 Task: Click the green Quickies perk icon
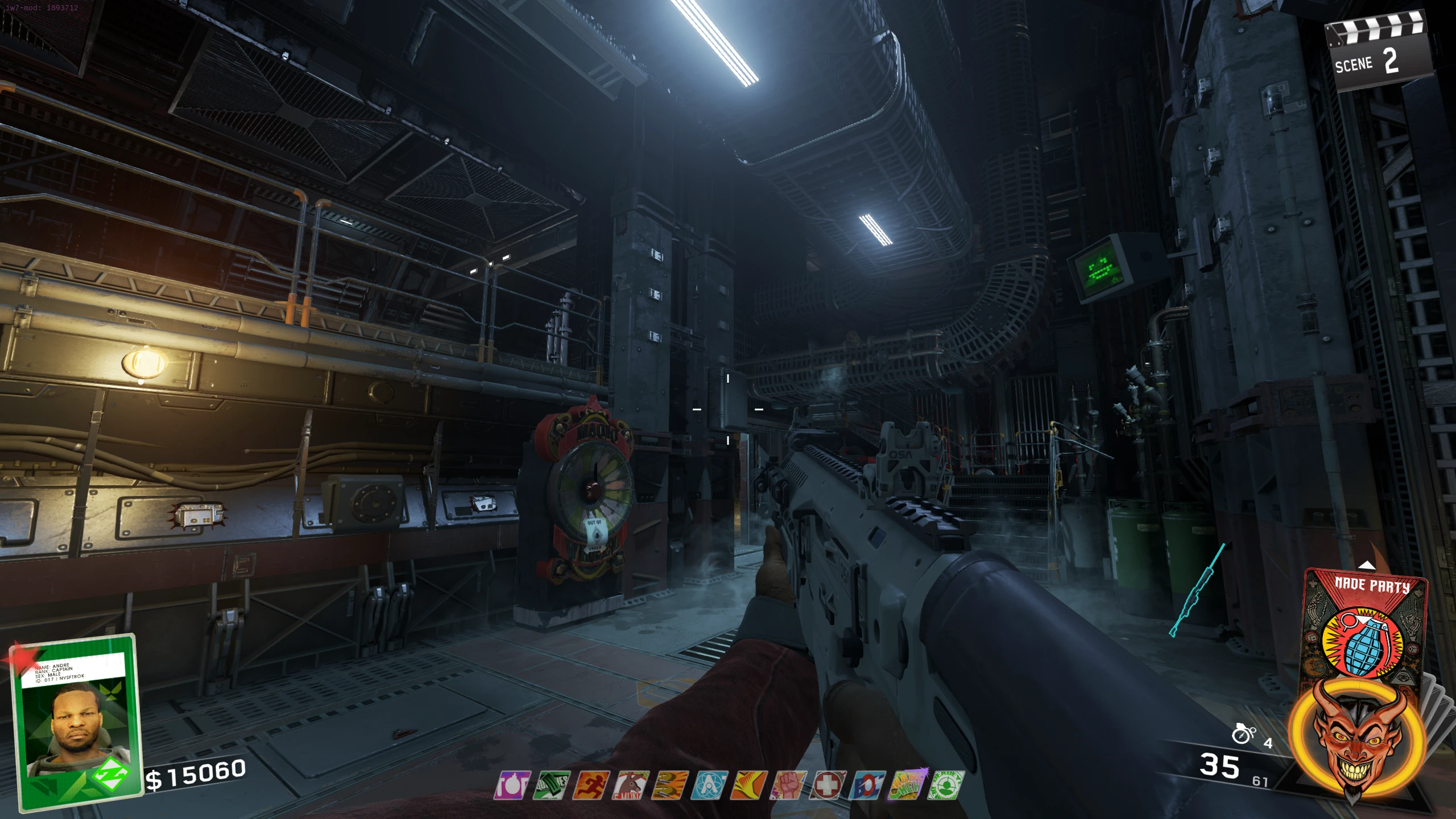point(551,785)
